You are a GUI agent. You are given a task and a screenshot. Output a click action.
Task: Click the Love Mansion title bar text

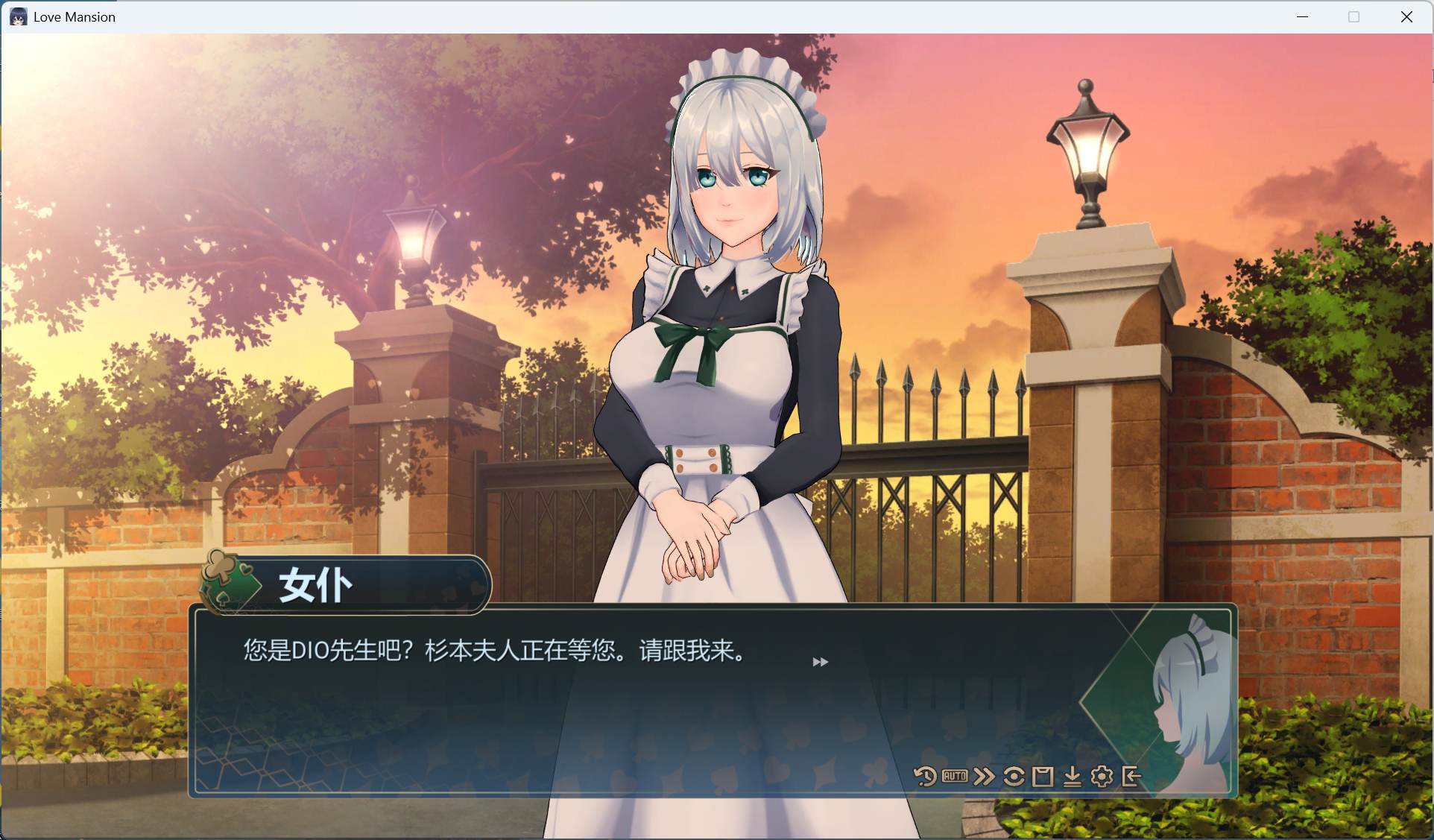point(75,16)
